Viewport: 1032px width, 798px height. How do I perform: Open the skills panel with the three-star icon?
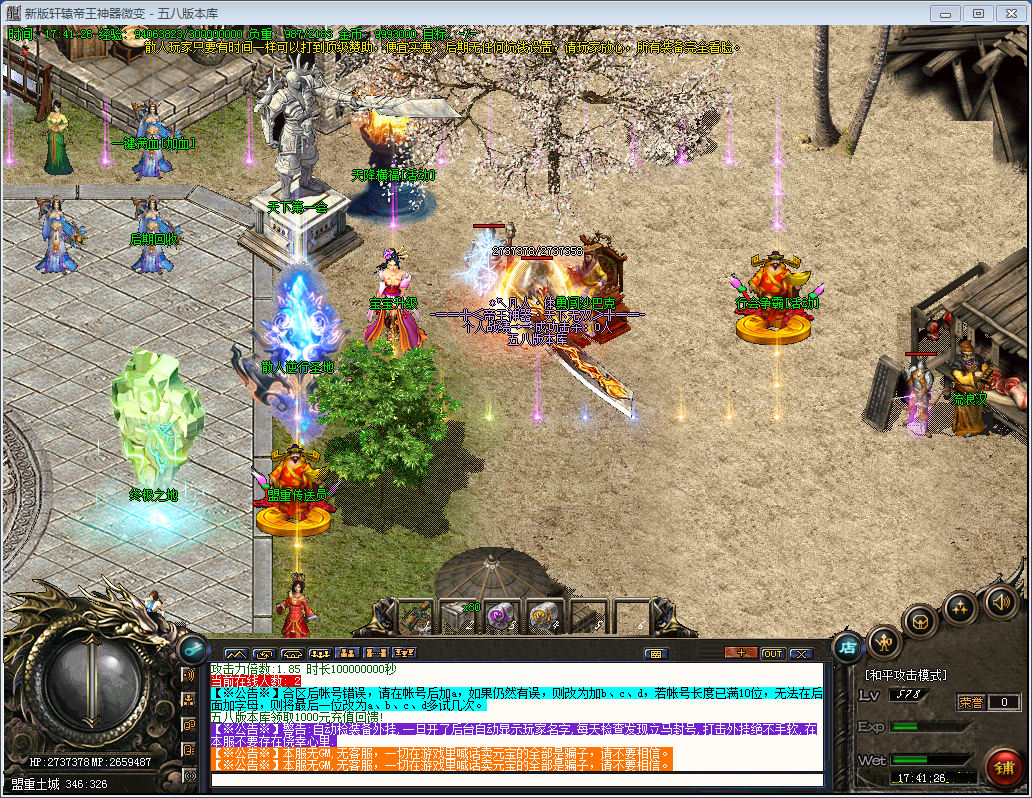tap(960, 607)
